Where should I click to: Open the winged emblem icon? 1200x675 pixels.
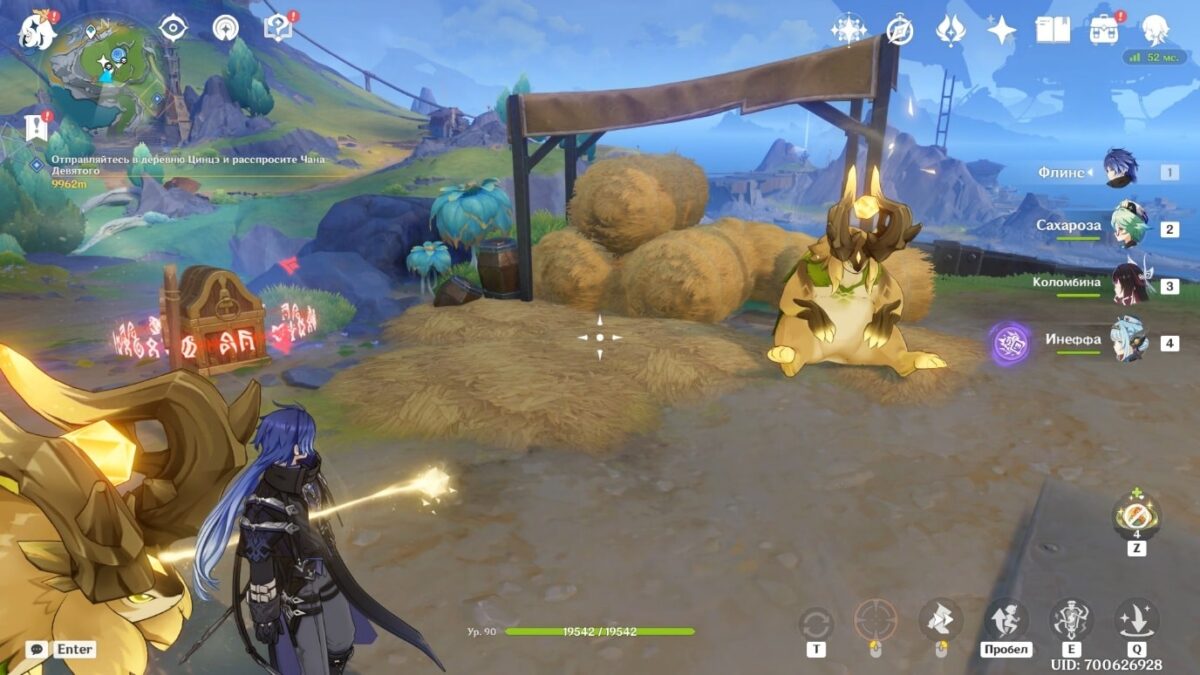point(950,29)
